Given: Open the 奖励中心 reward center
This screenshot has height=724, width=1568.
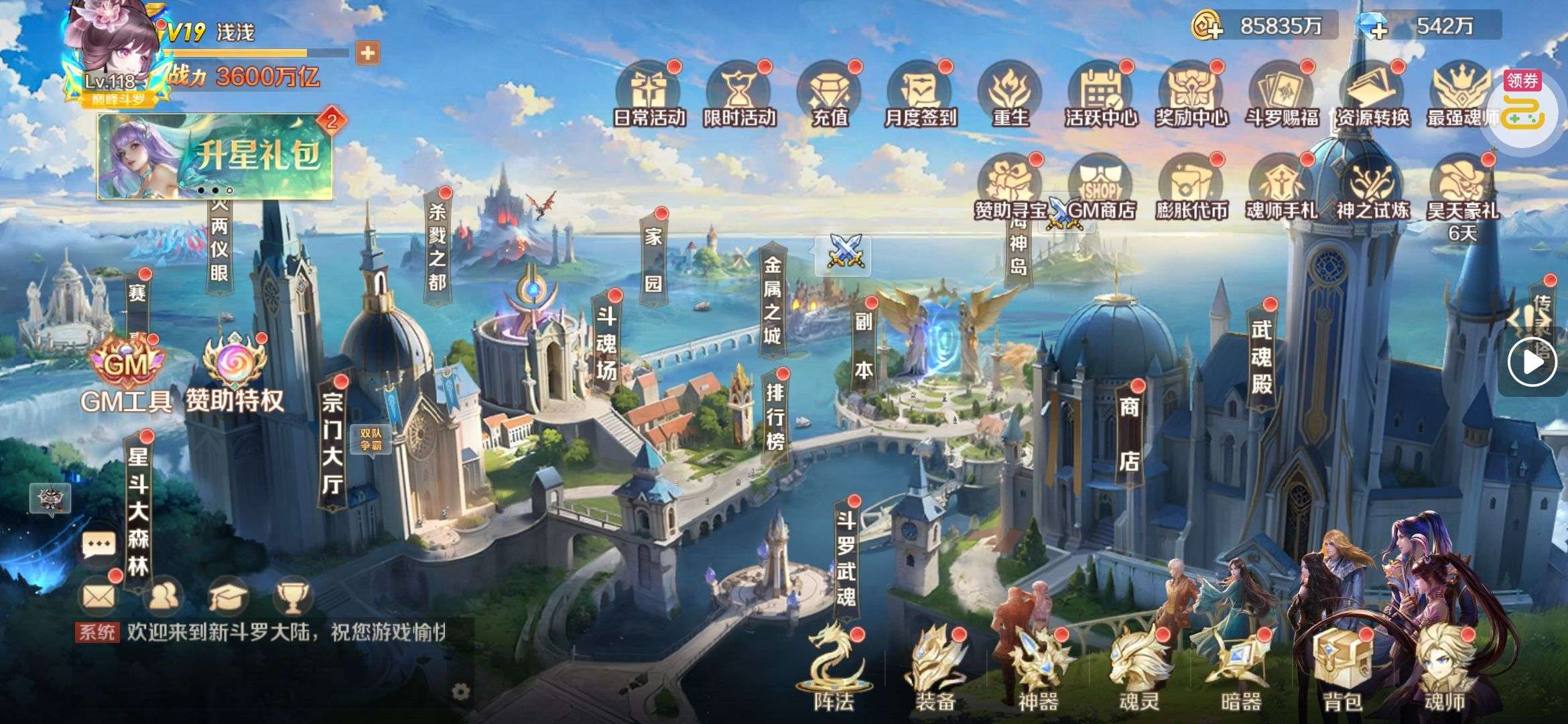Looking at the screenshot, I should click(x=1191, y=96).
